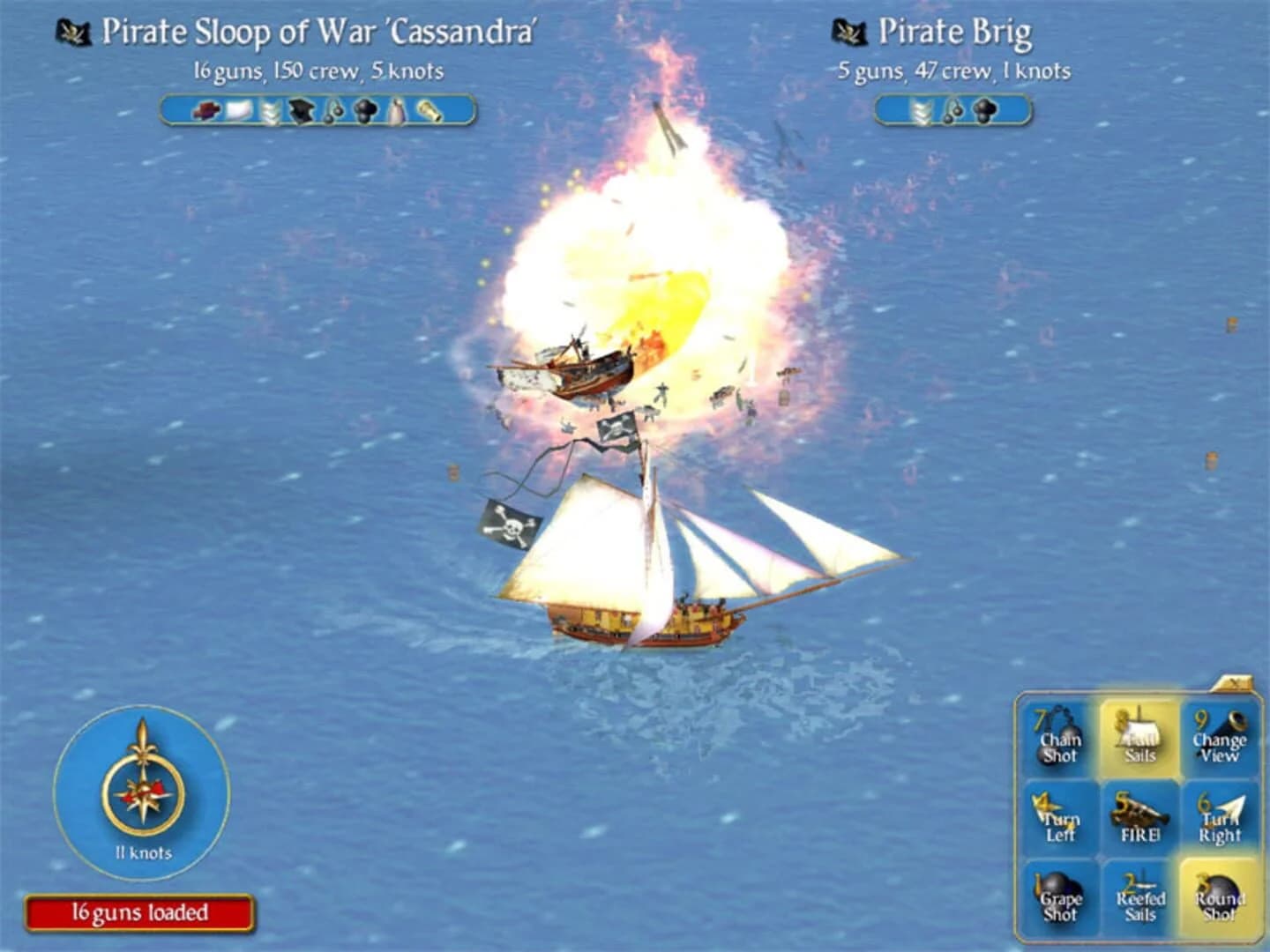Viewport: 1270px width, 952px height.
Task: Open the command panel folder tab
Action: click(1235, 681)
